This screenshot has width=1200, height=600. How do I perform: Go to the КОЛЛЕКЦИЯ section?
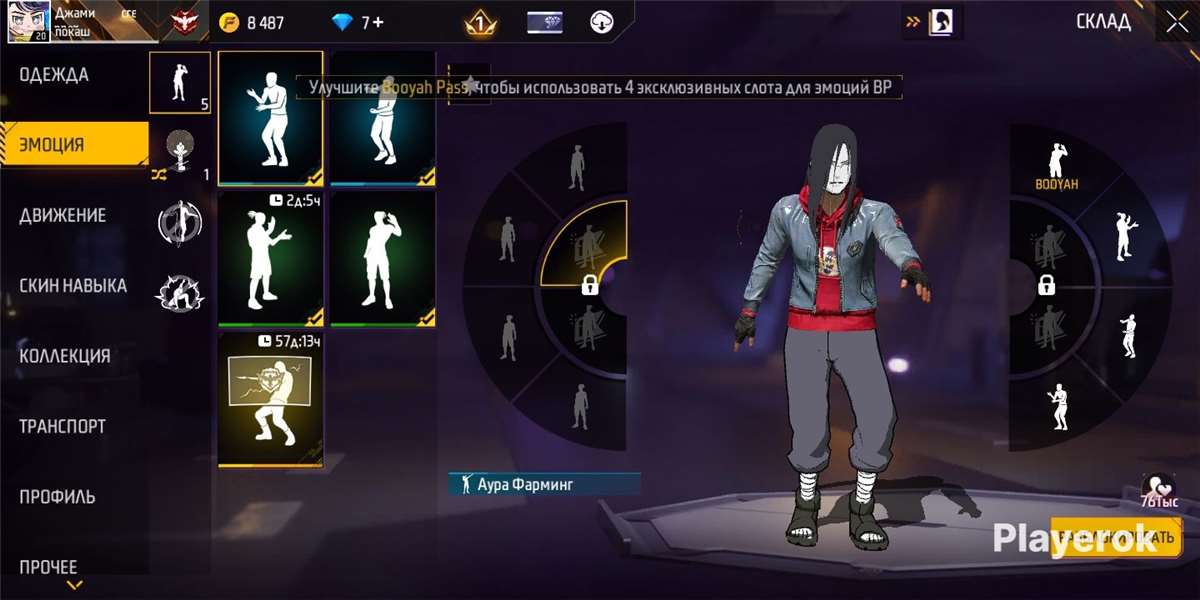[x=64, y=356]
